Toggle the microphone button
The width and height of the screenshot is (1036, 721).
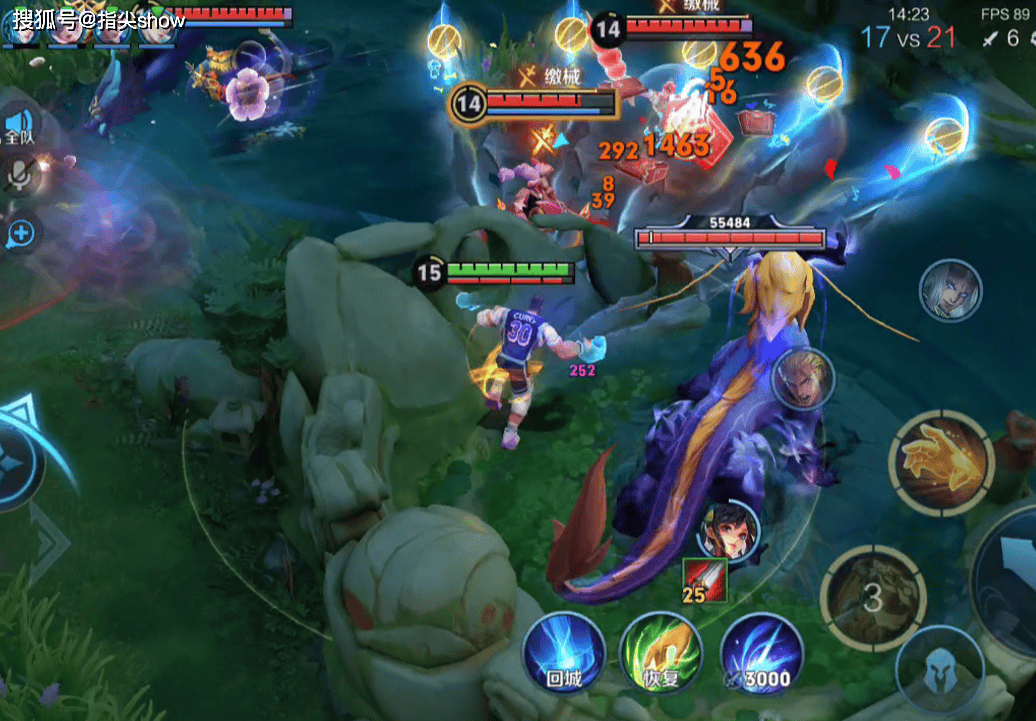coord(18,177)
